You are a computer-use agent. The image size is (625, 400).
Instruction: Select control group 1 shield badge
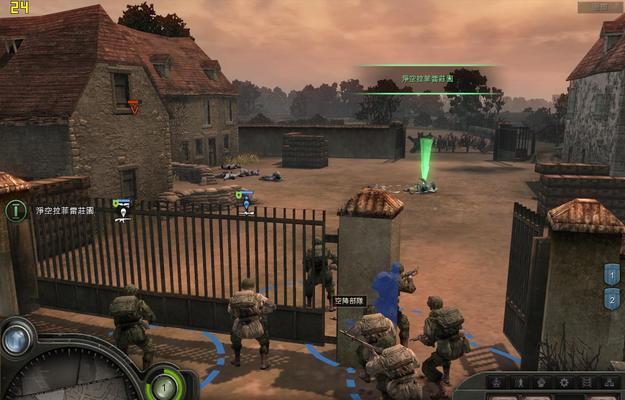click(612, 274)
